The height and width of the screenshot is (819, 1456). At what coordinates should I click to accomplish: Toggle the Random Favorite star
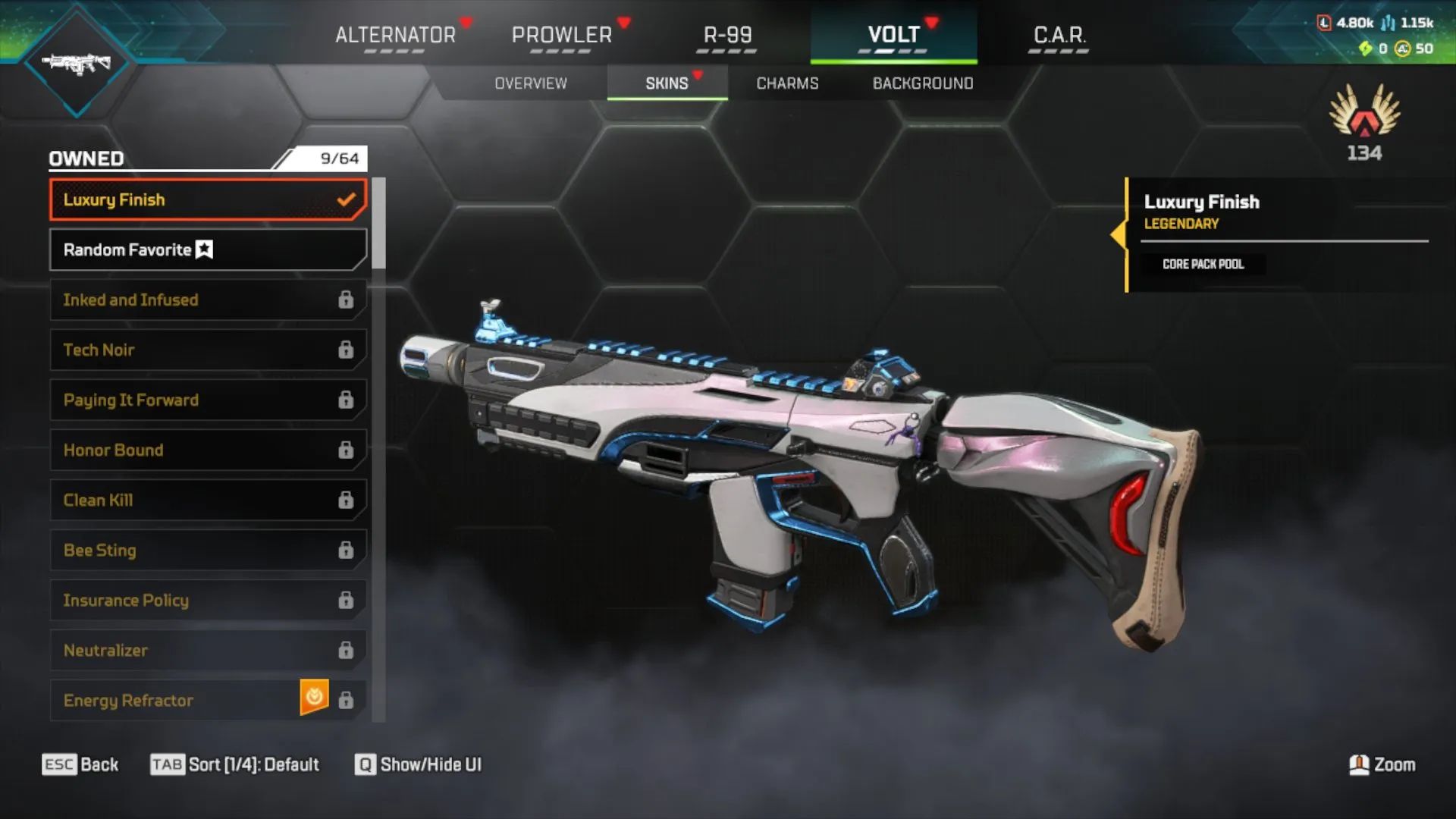(202, 249)
